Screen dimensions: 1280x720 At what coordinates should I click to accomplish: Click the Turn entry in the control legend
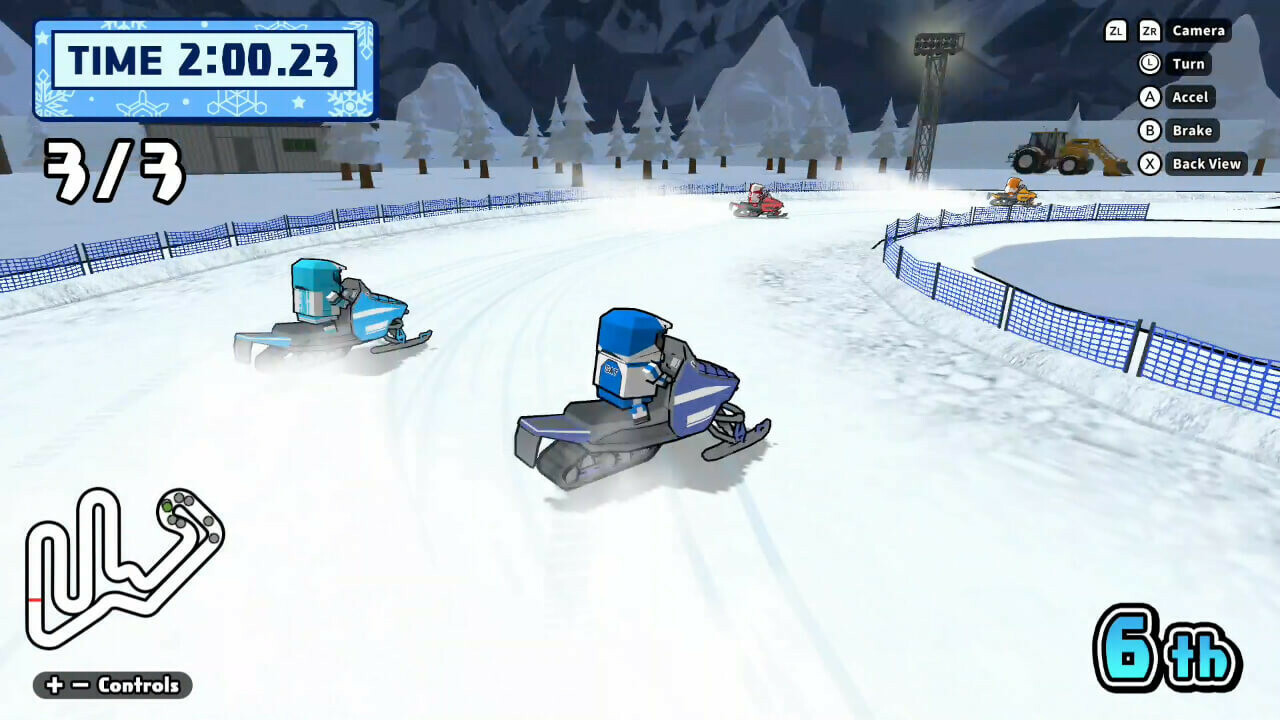(x=1188, y=63)
